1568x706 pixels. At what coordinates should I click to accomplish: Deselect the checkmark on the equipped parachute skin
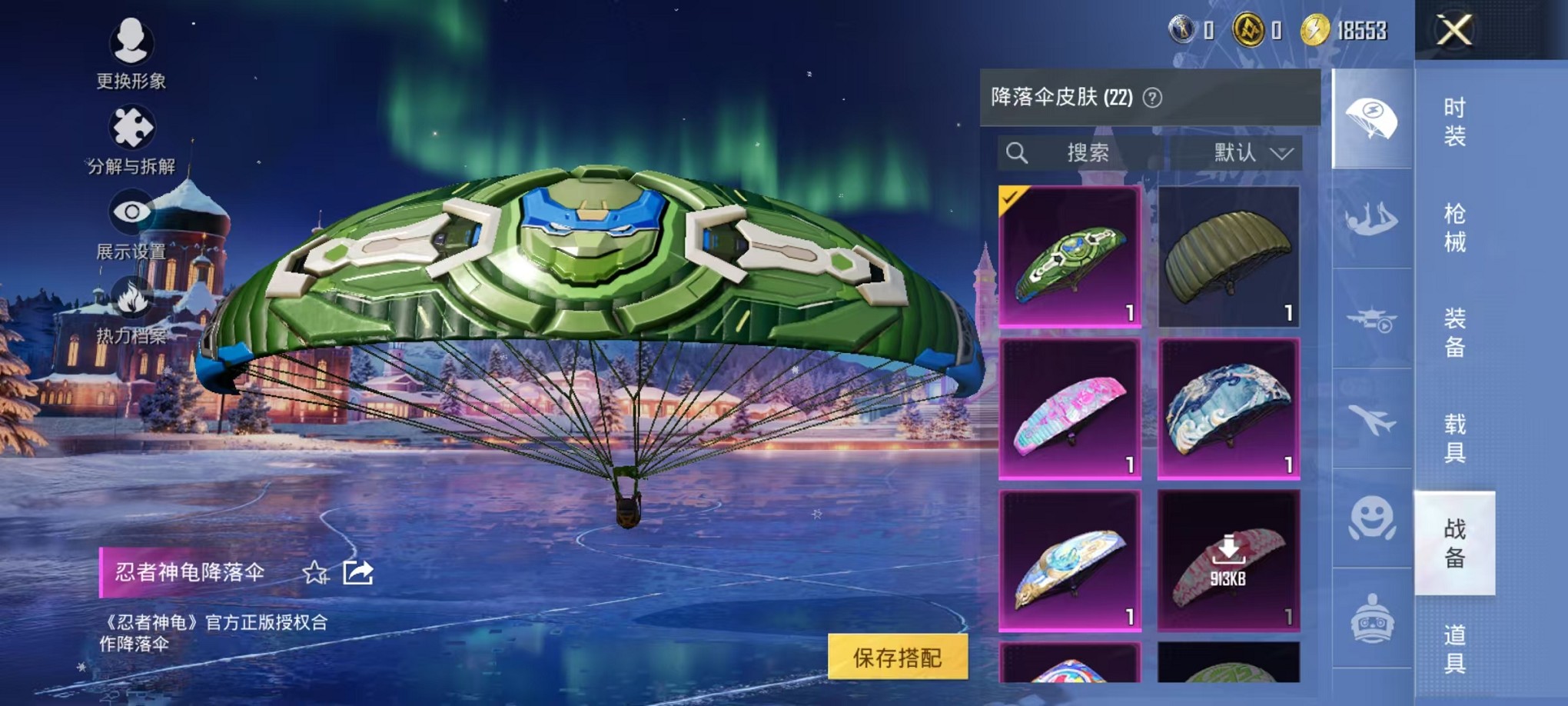(x=1012, y=198)
